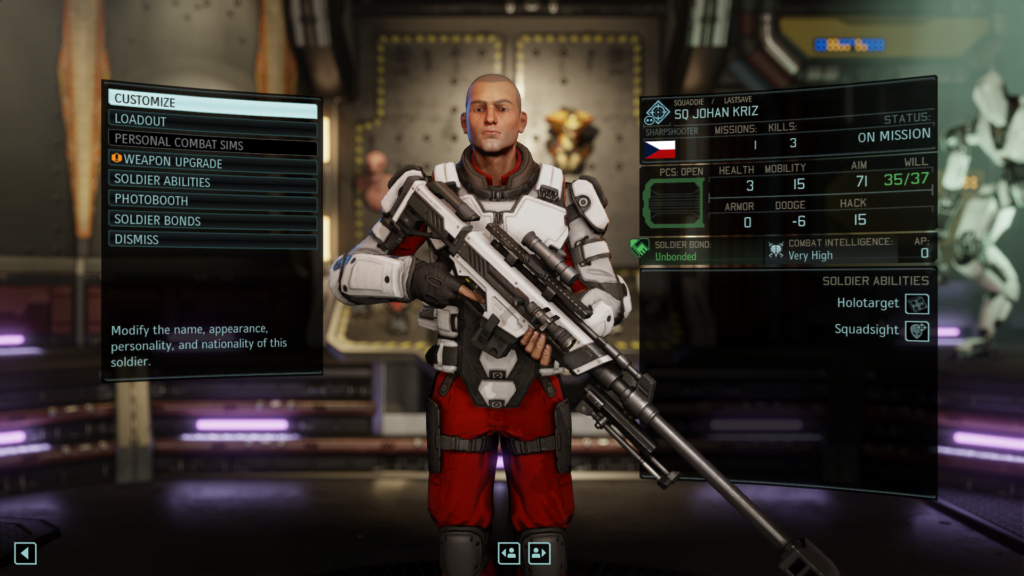This screenshot has height=576, width=1024.
Task: Select the Squadsight ability icon
Action: [x=917, y=330]
